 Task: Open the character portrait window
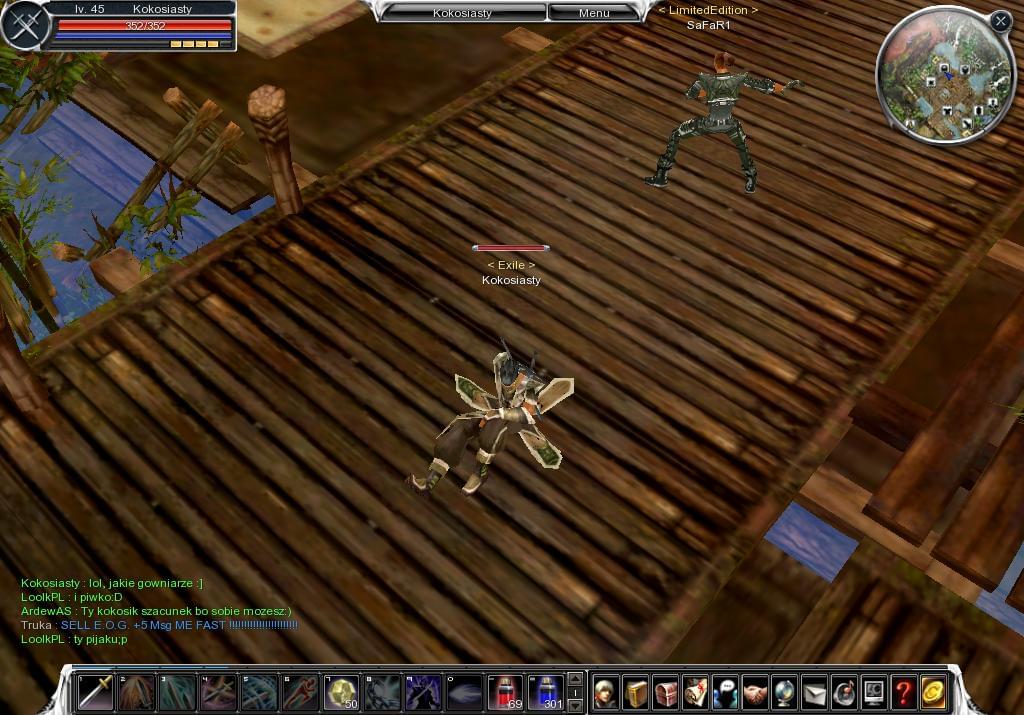point(606,691)
